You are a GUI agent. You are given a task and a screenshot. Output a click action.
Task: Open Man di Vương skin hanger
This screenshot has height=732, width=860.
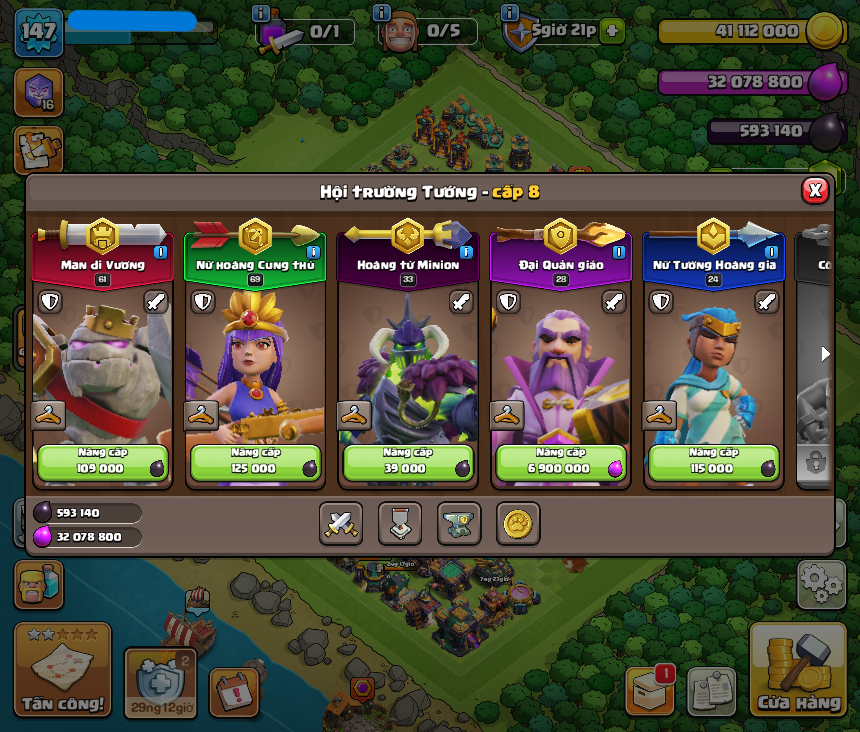(x=48, y=415)
